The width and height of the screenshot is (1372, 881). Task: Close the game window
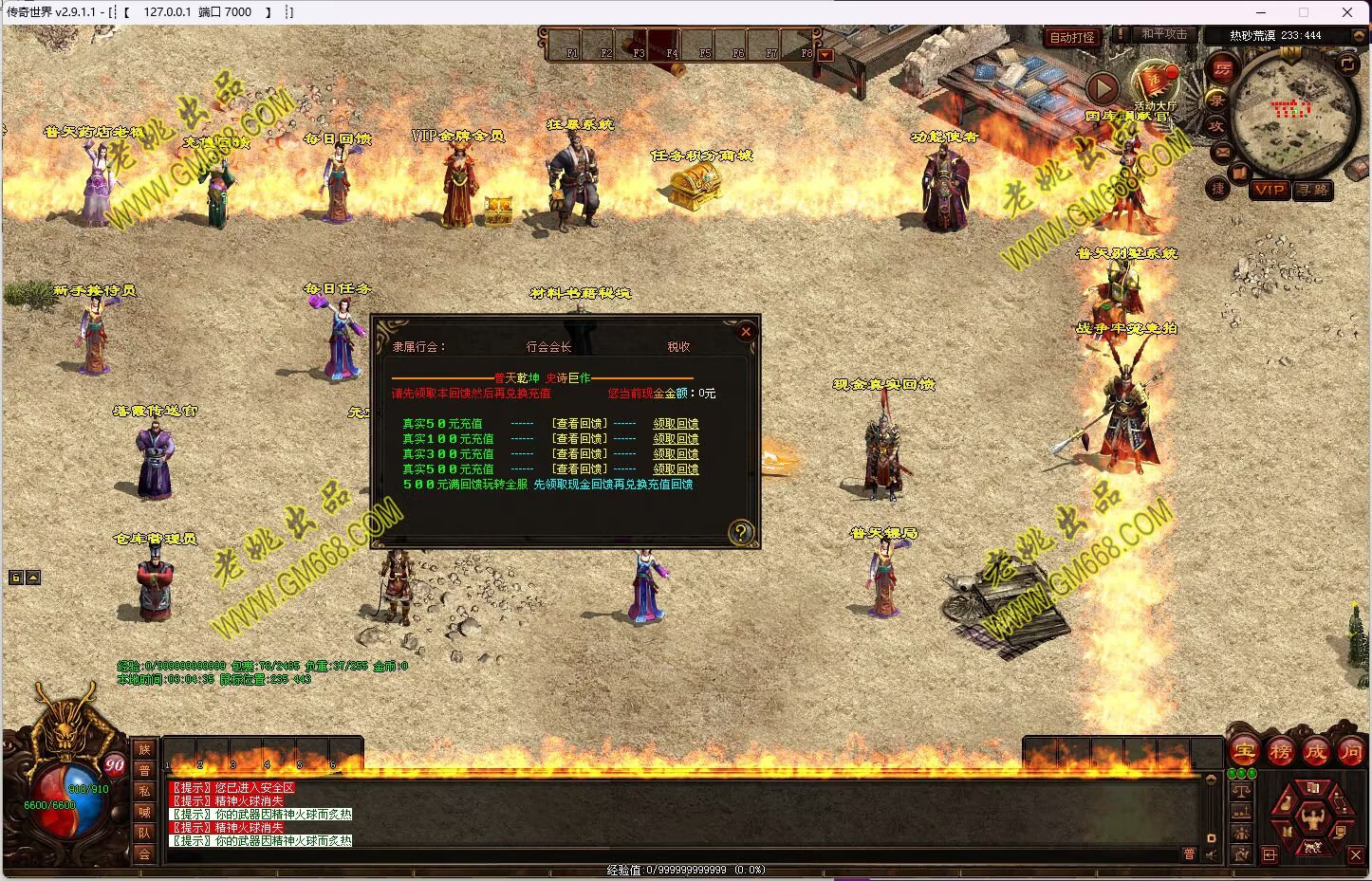(x=1346, y=12)
